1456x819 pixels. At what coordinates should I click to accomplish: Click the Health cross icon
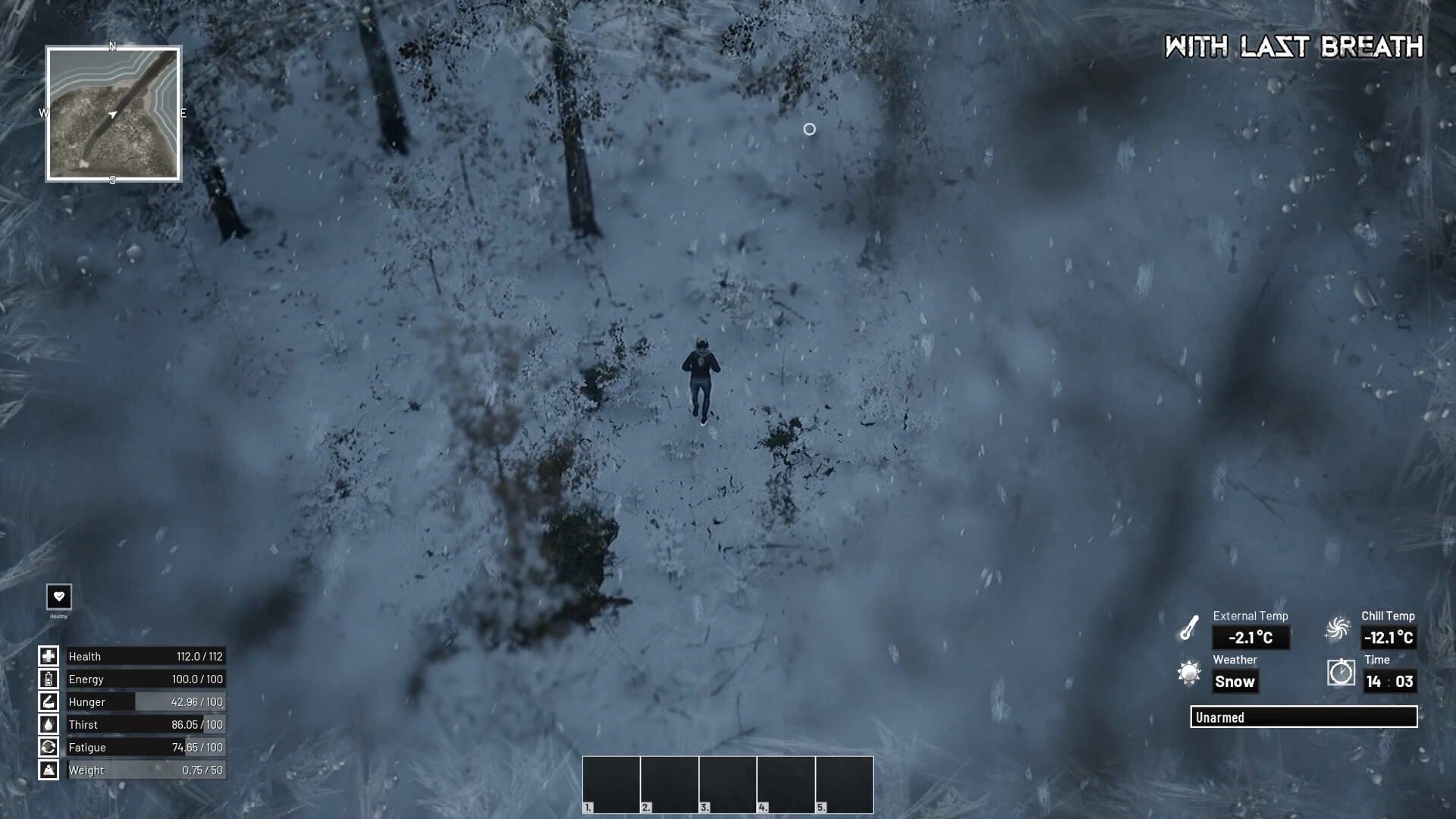49,656
